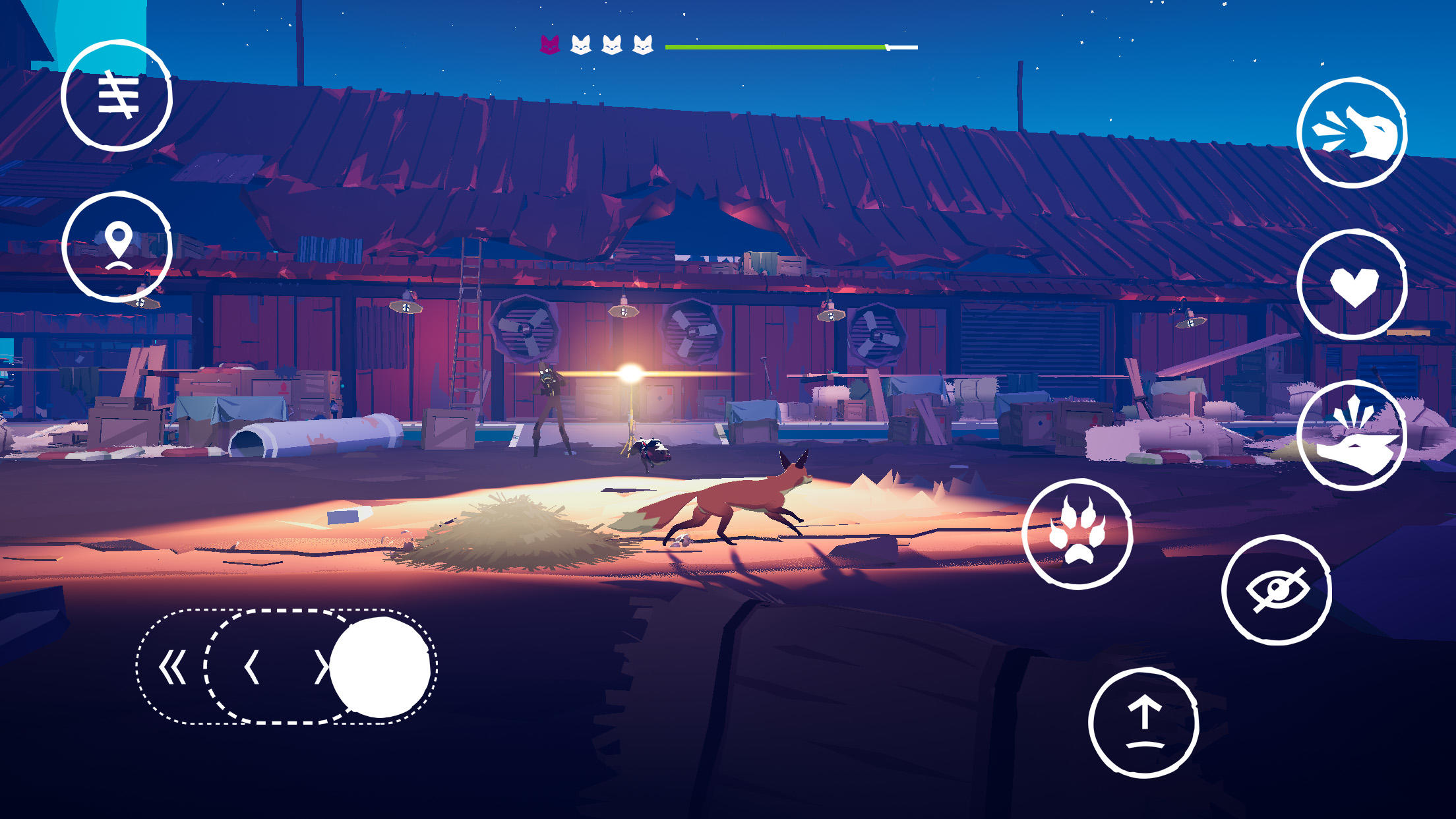Tap the purple mother fox icon
Viewport: 1456px width, 819px height.
pos(549,45)
